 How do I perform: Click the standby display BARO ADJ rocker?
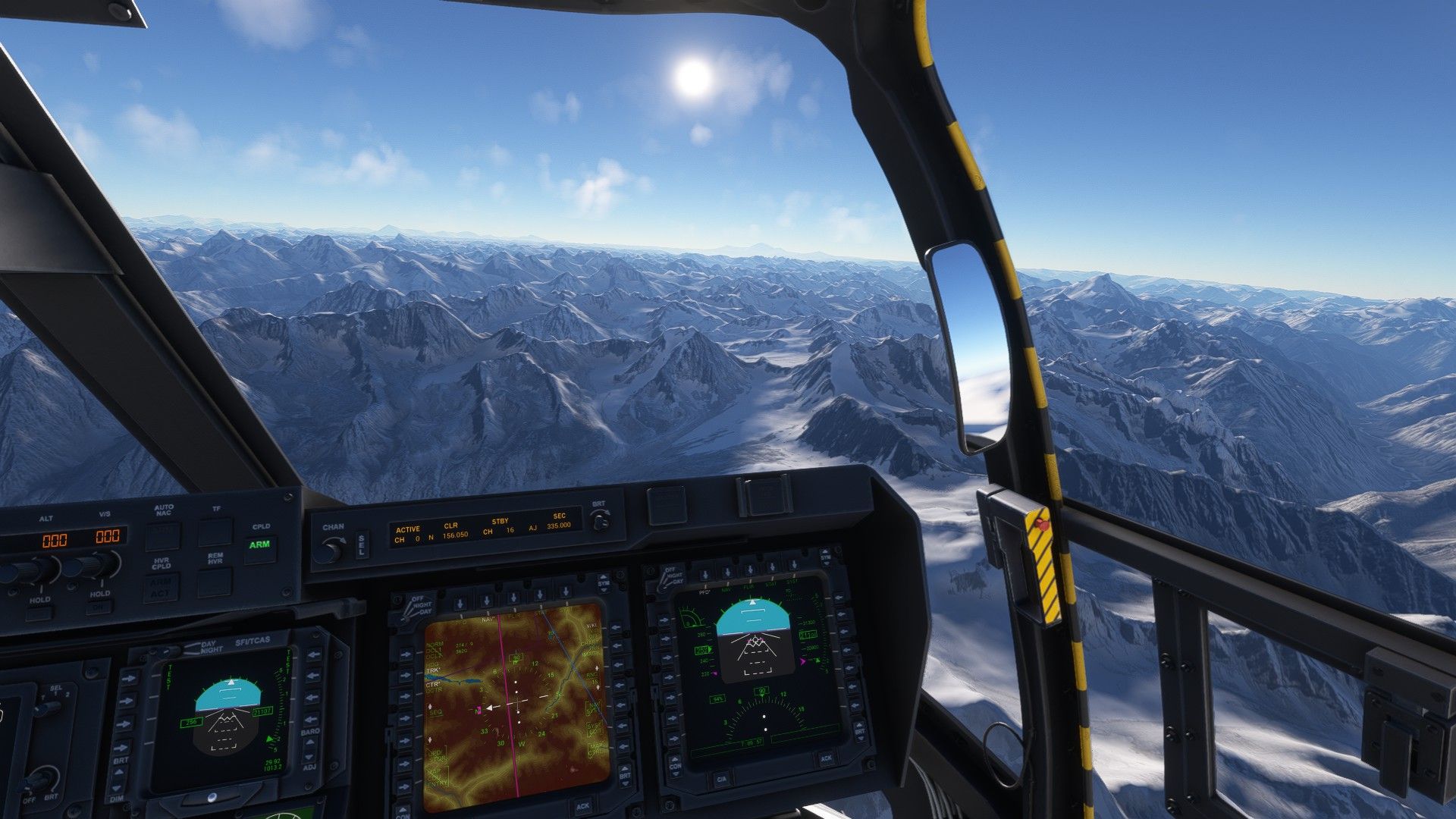click(x=309, y=751)
